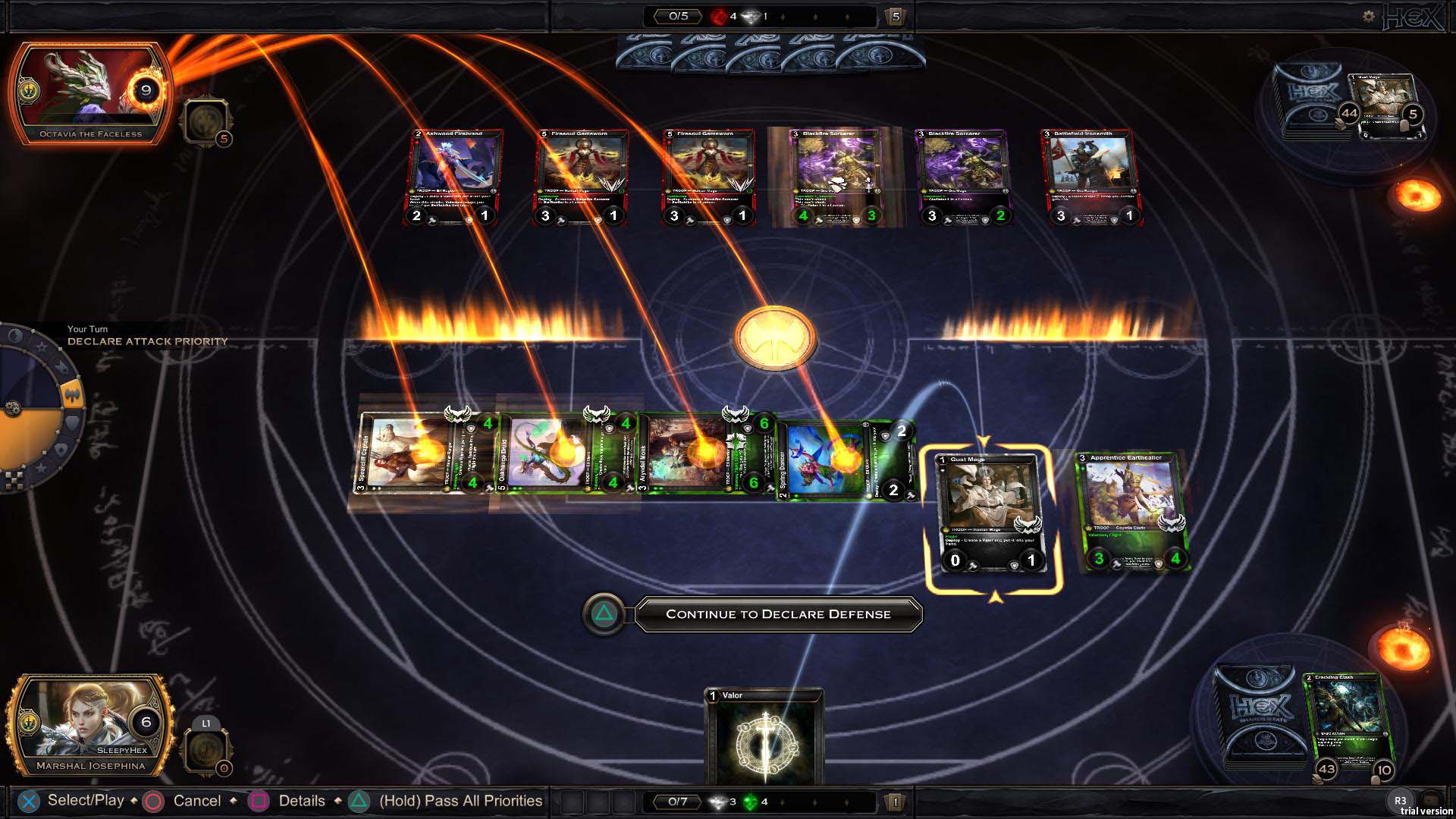This screenshot has width=1456, height=819.
Task: Click the card stack indicator showing 5 top right
Action: [895, 17]
